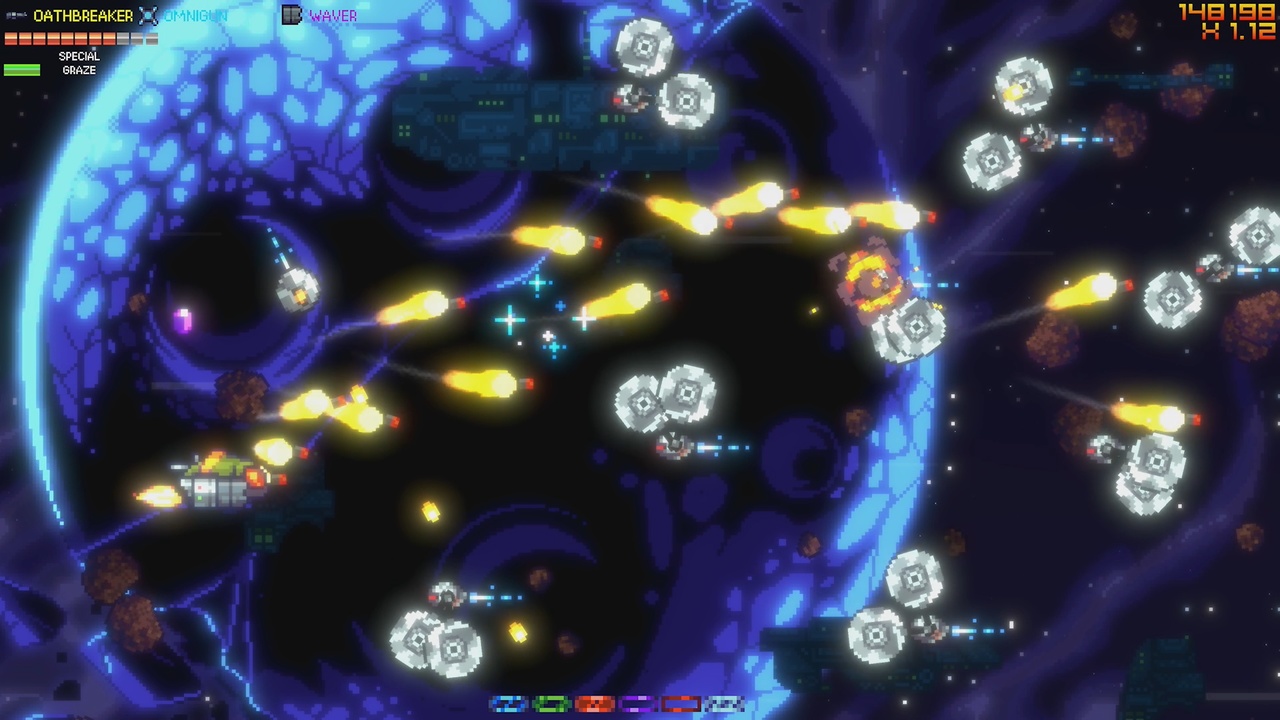Click the small enemy ship at bottom center
Image resolution: width=1280 pixels, height=720 pixels.
point(445,595)
